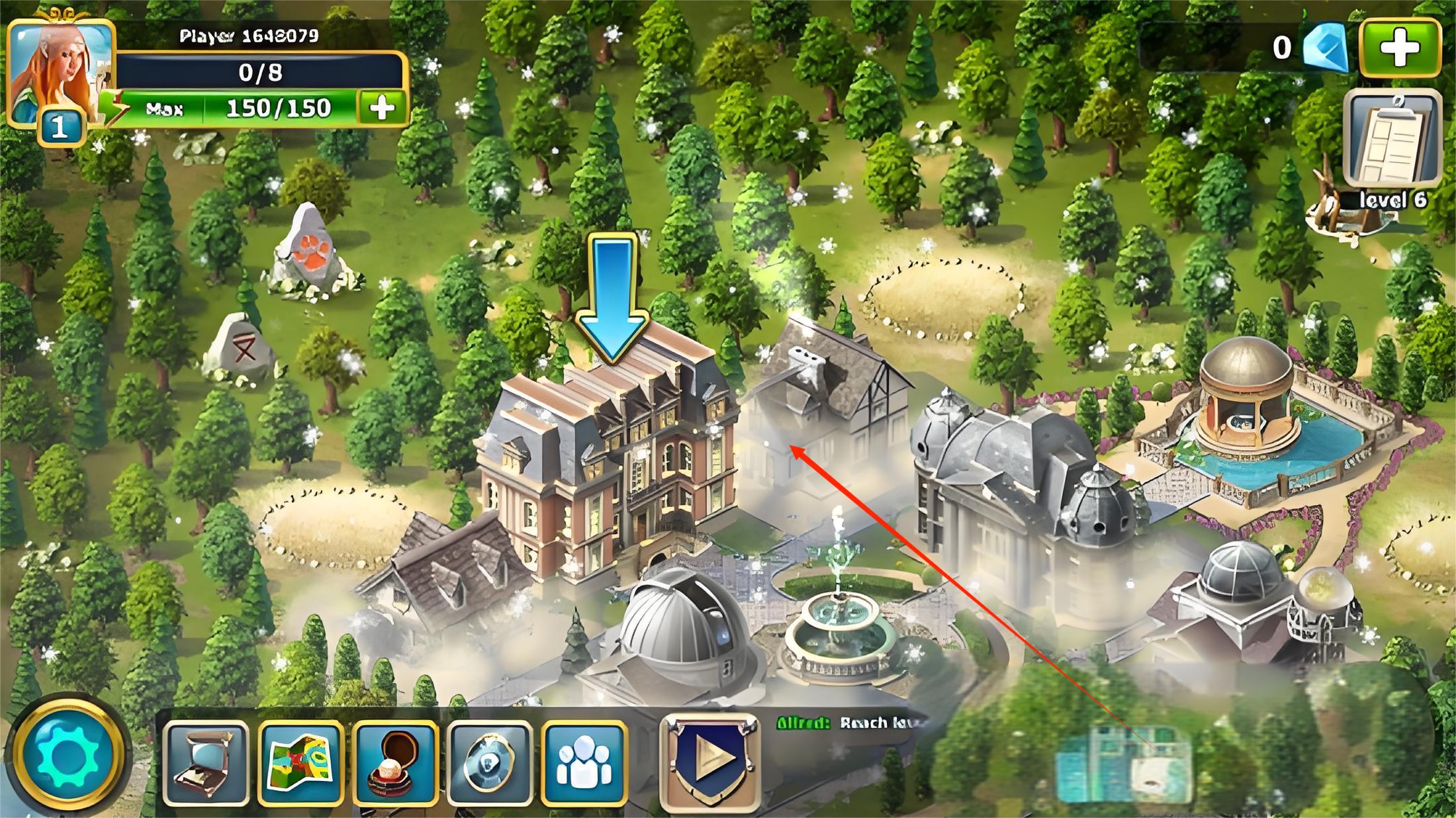Screen dimensions: 1456x818
Task: Open the oval portrait medallion icon
Action: pyautogui.click(x=490, y=763)
